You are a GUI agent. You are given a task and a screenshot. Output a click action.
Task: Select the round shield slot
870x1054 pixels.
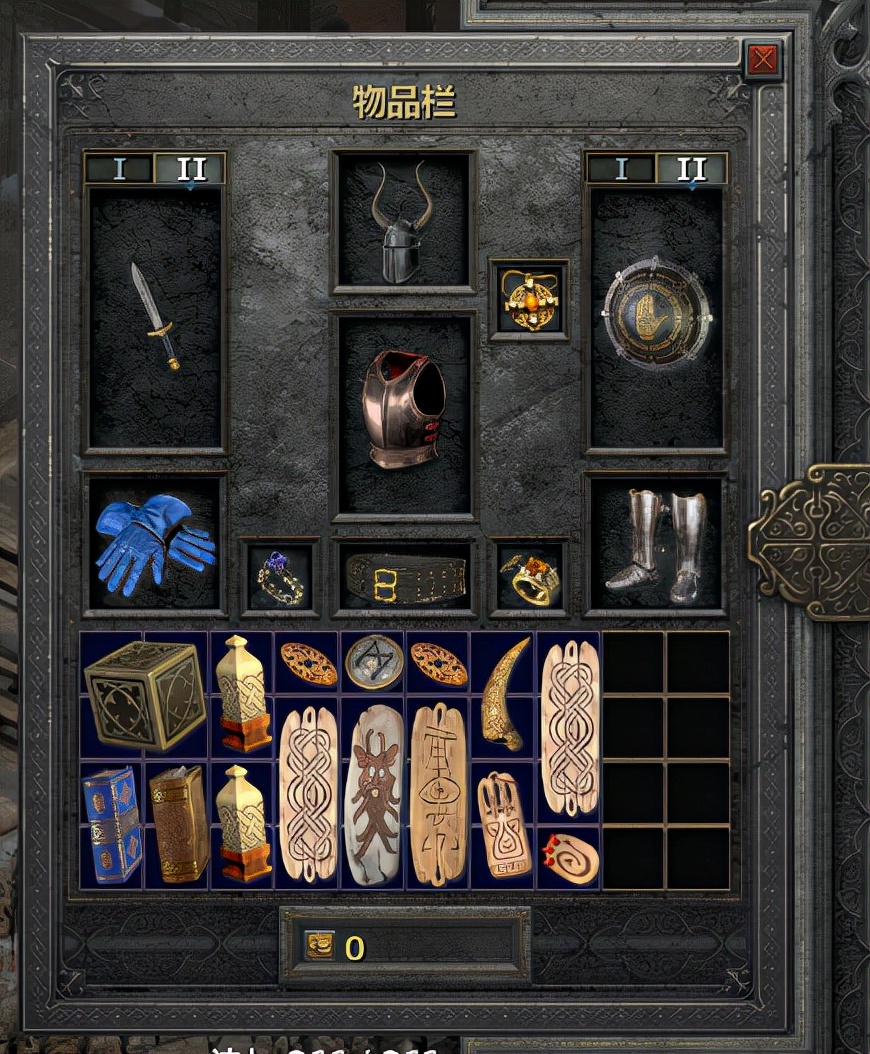[656, 315]
